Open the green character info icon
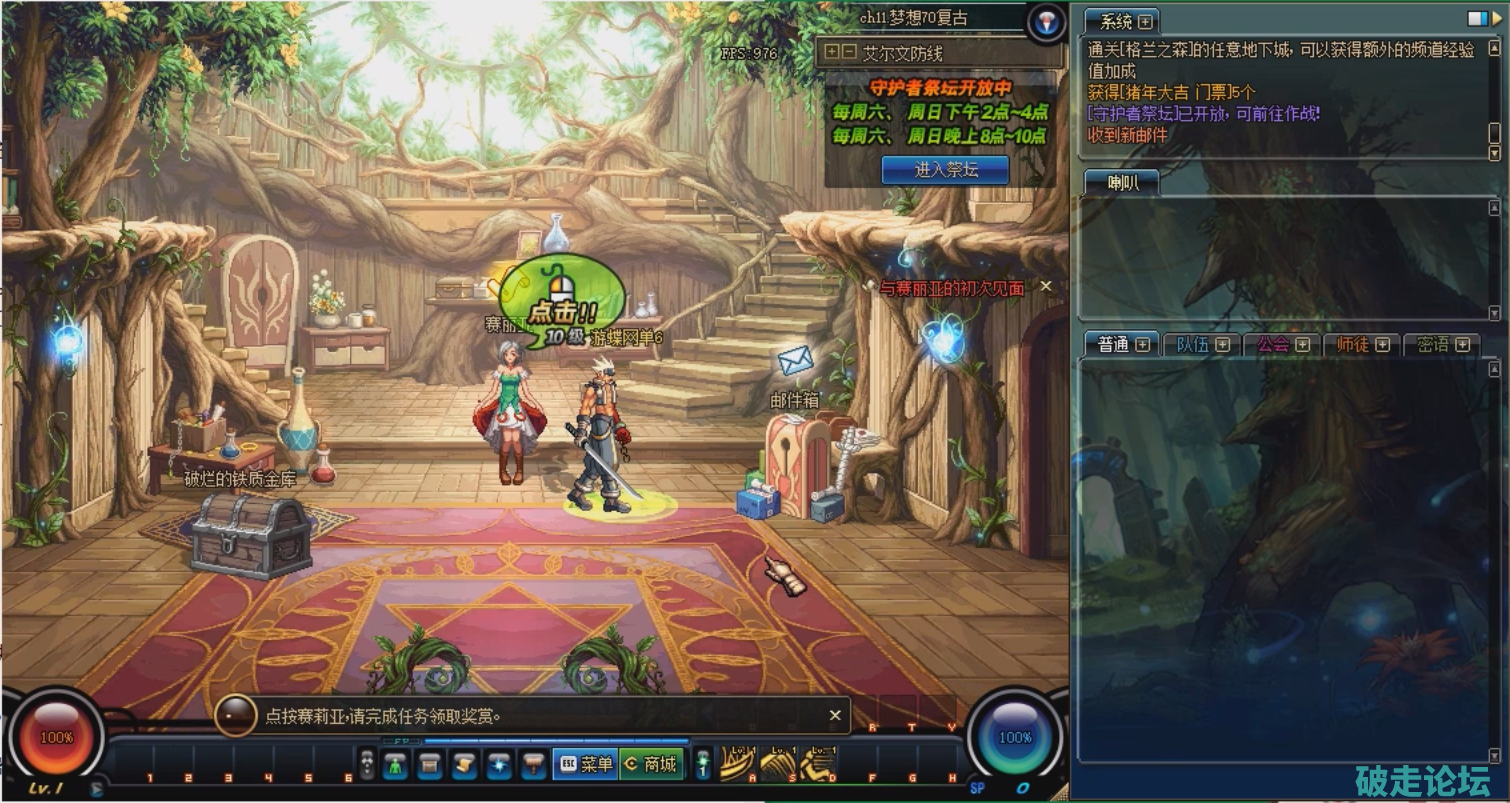 point(396,765)
